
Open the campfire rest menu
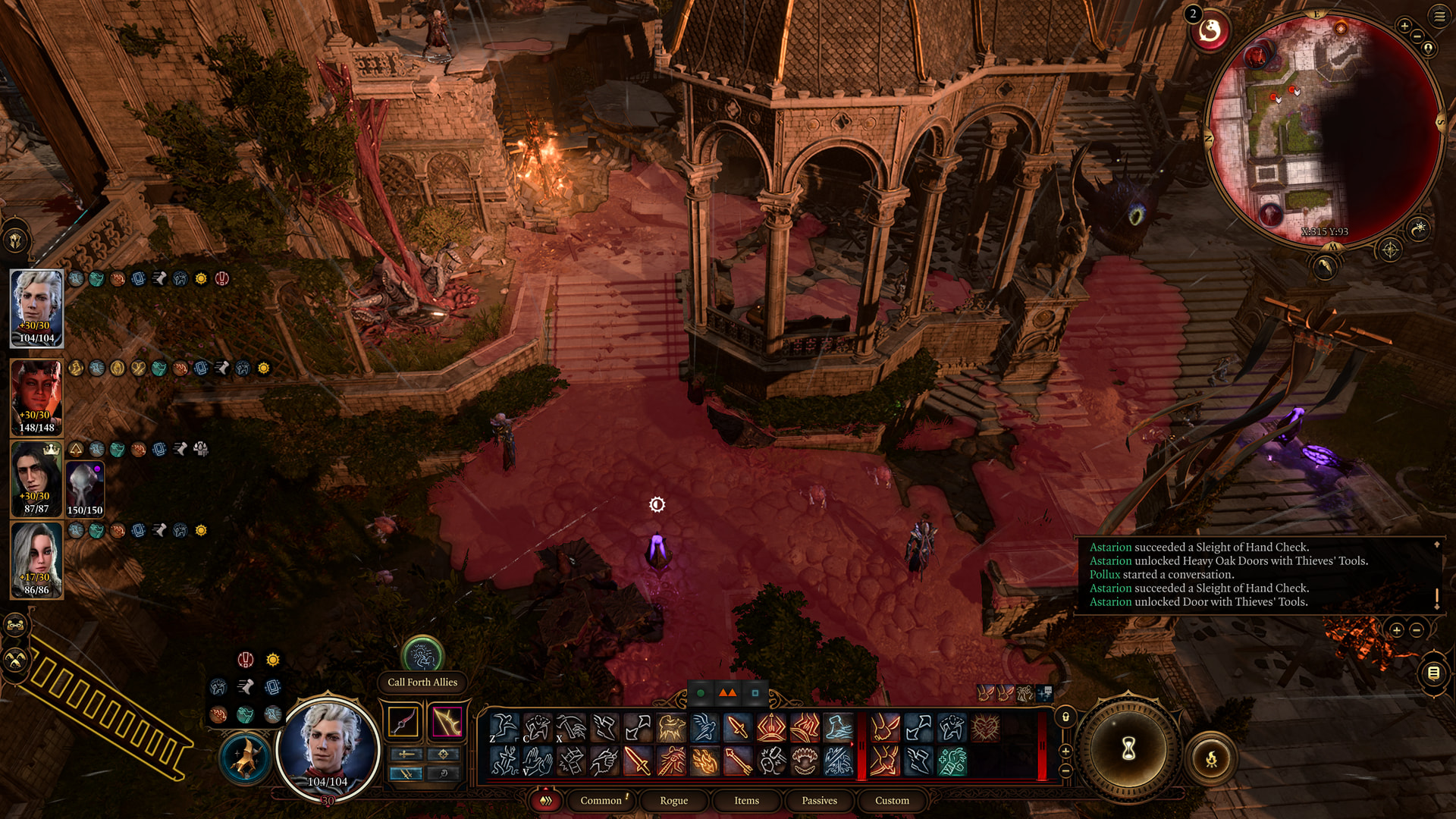pos(1211,758)
